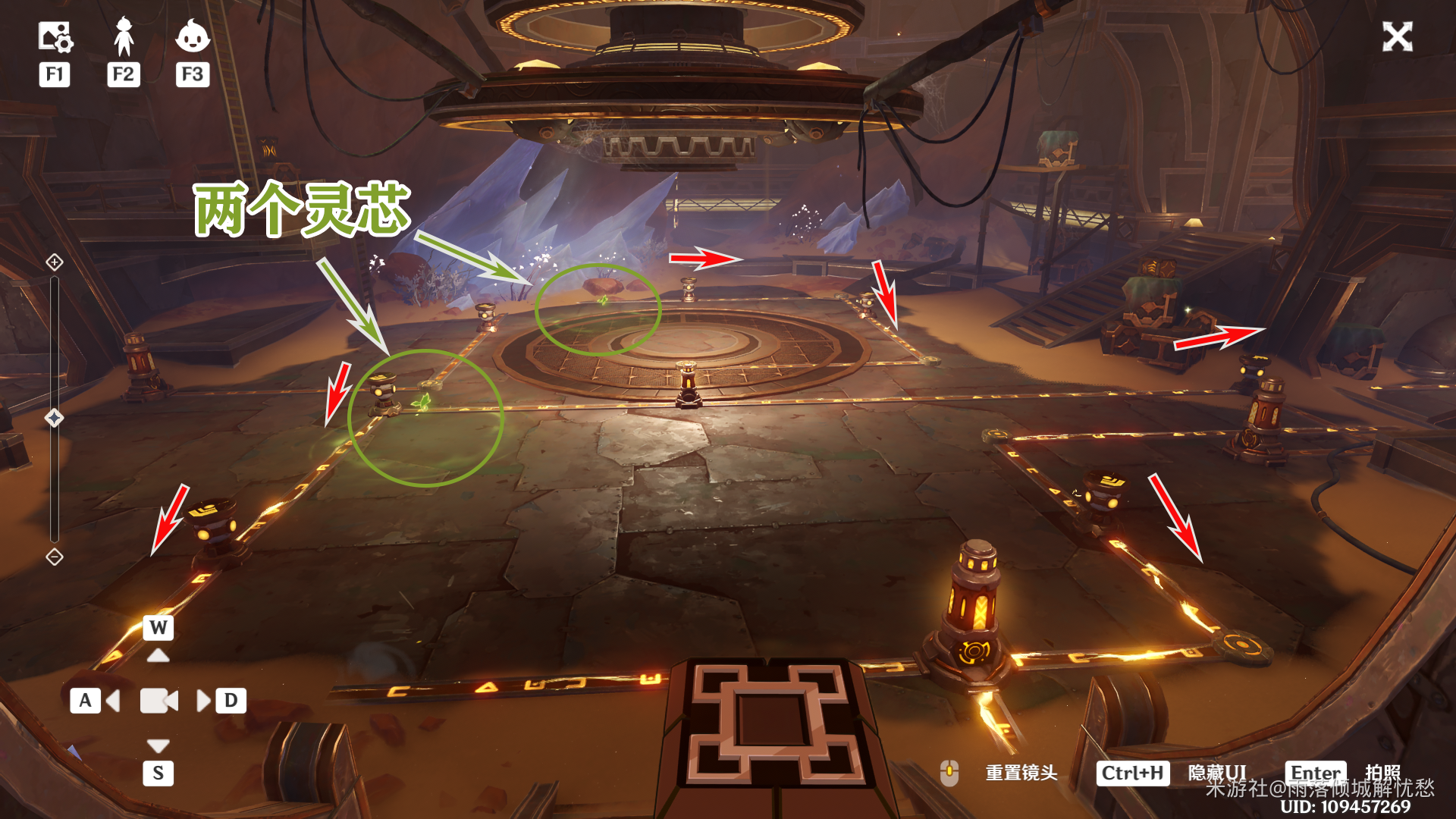Close photo mode with the X button
The image size is (1456, 819).
click(1397, 36)
